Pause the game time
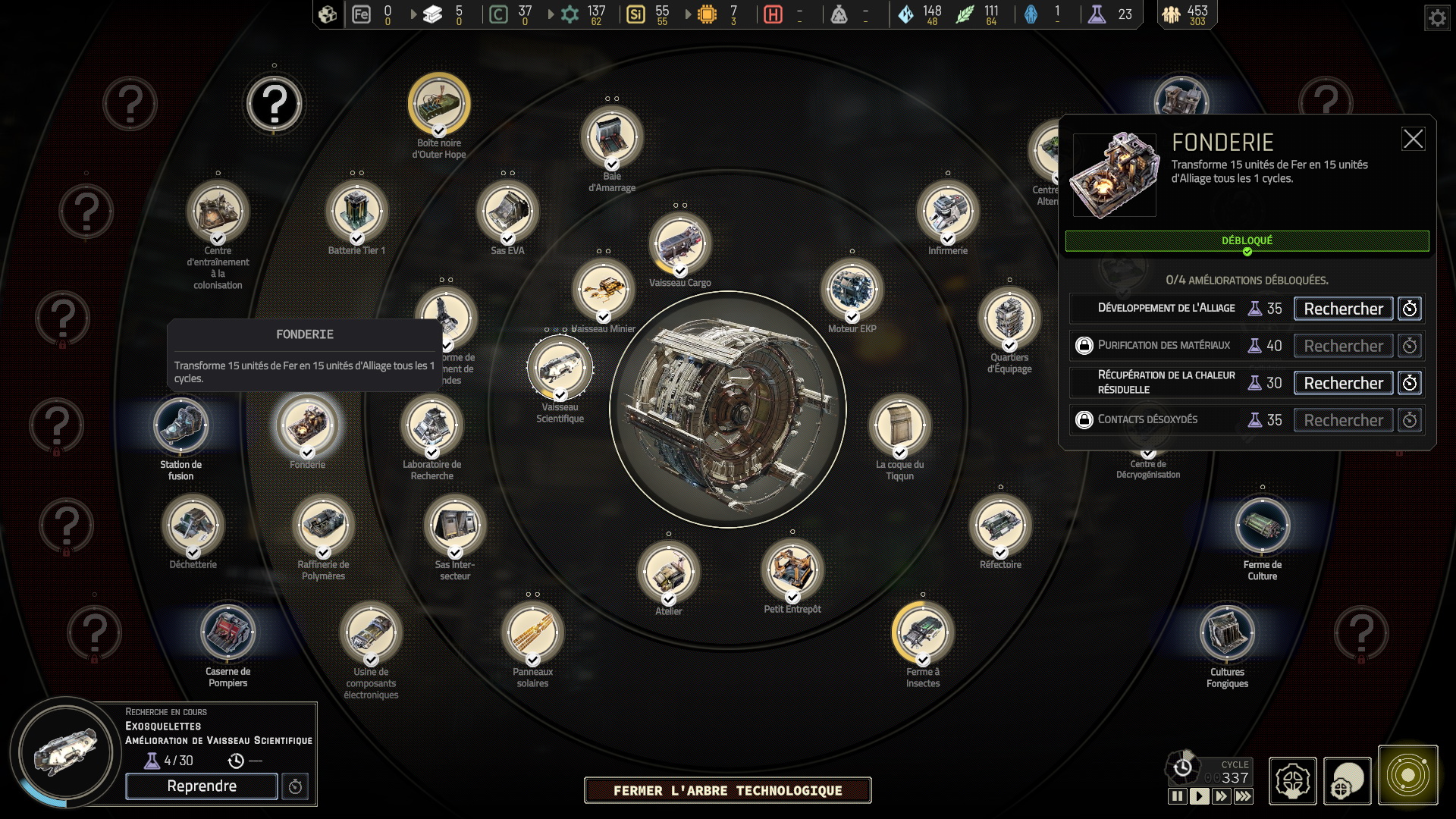The width and height of the screenshot is (1456, 819). [1177, 796]
